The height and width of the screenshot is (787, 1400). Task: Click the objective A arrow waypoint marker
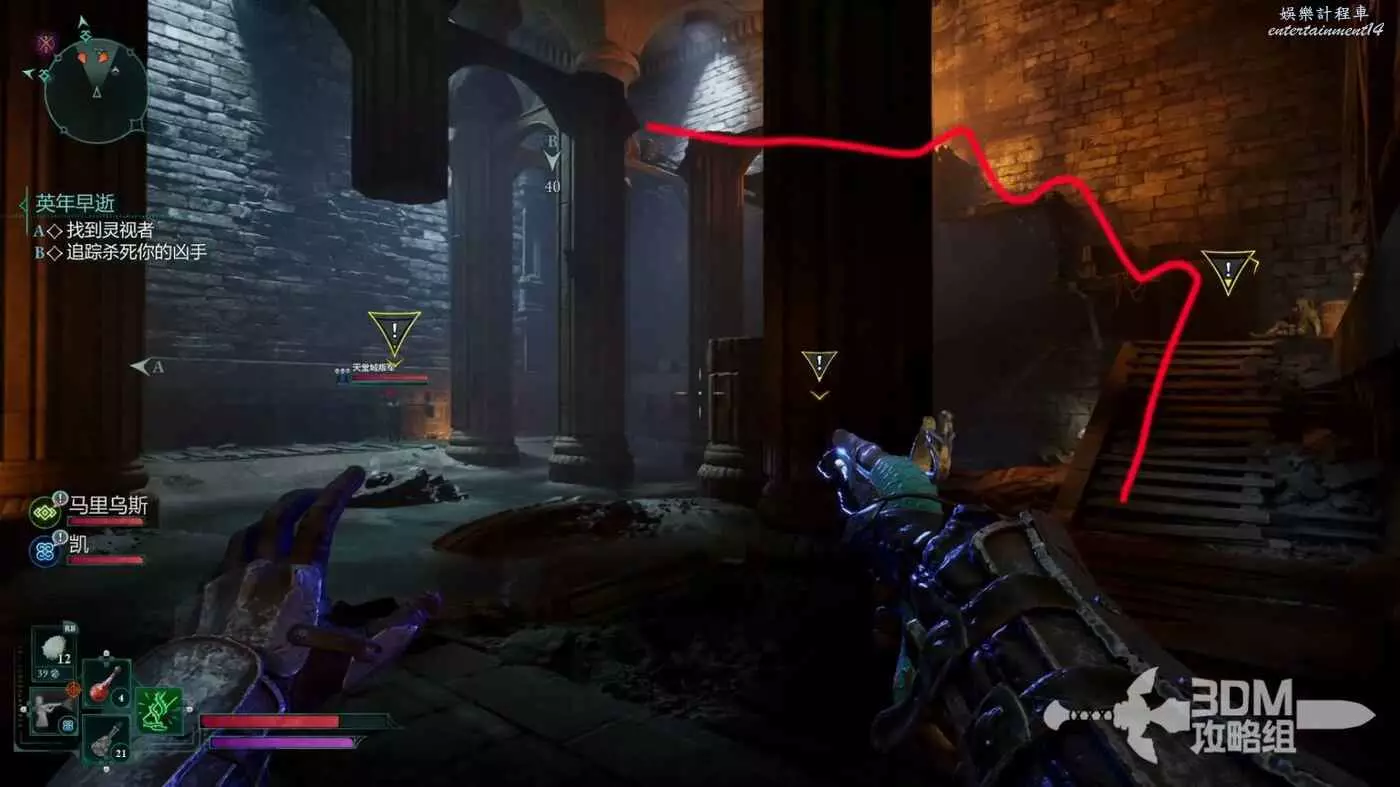147,367
